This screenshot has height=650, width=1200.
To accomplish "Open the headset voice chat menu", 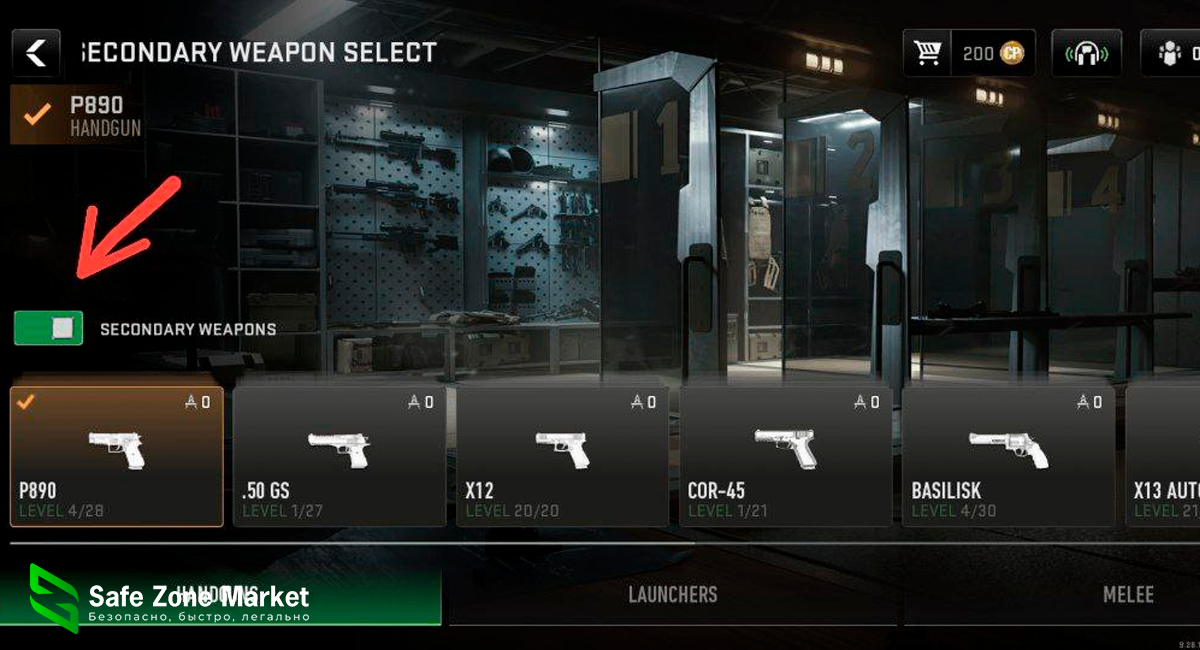I will tap(1087, 54).
